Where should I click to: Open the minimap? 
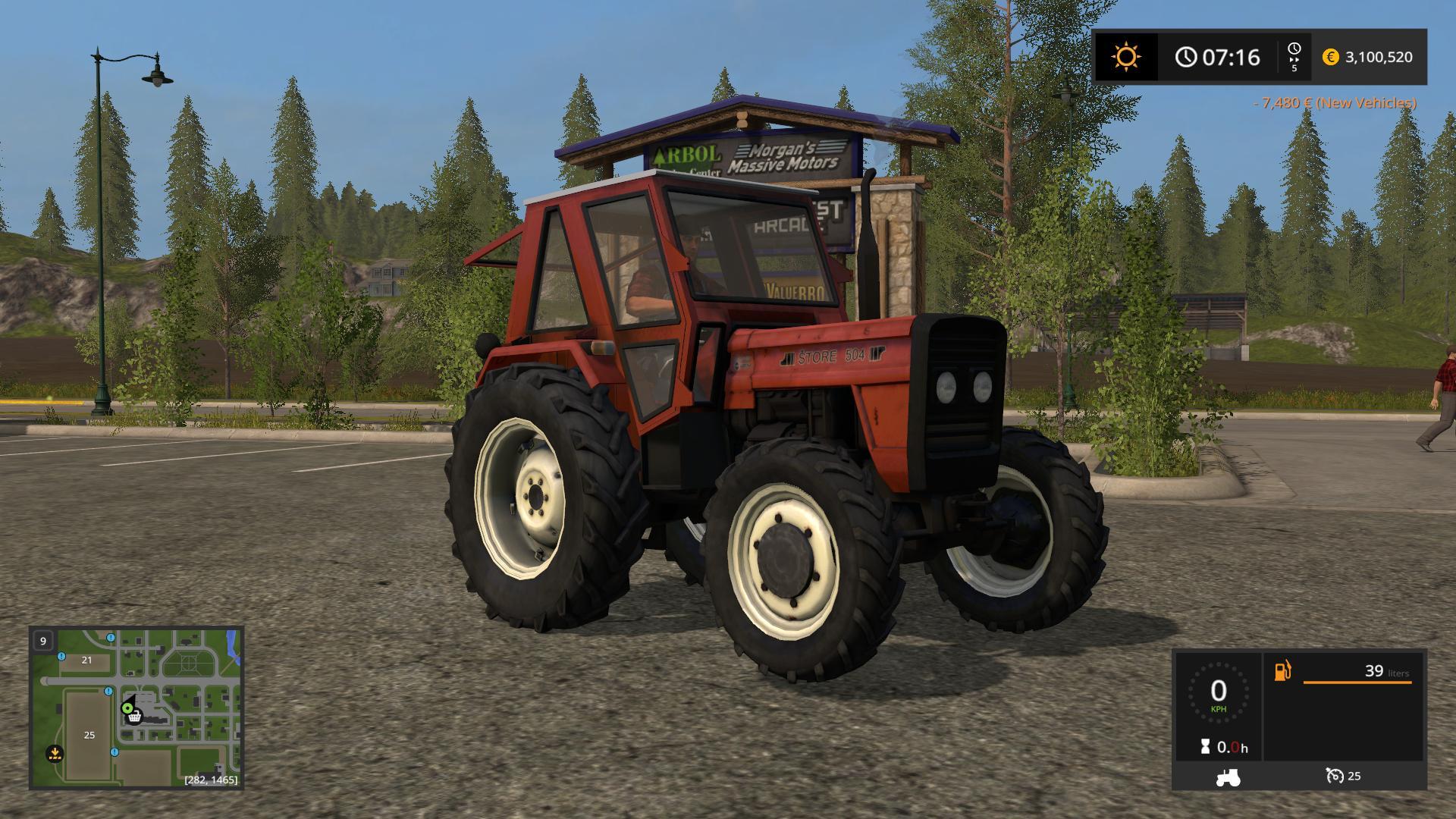(x=136, y=708)
